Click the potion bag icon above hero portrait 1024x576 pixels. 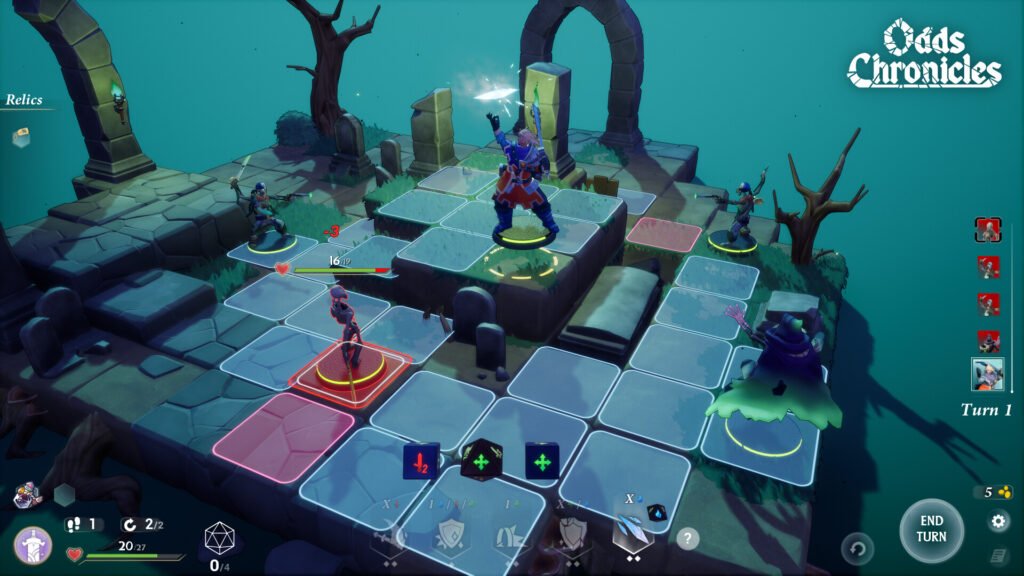26,493
